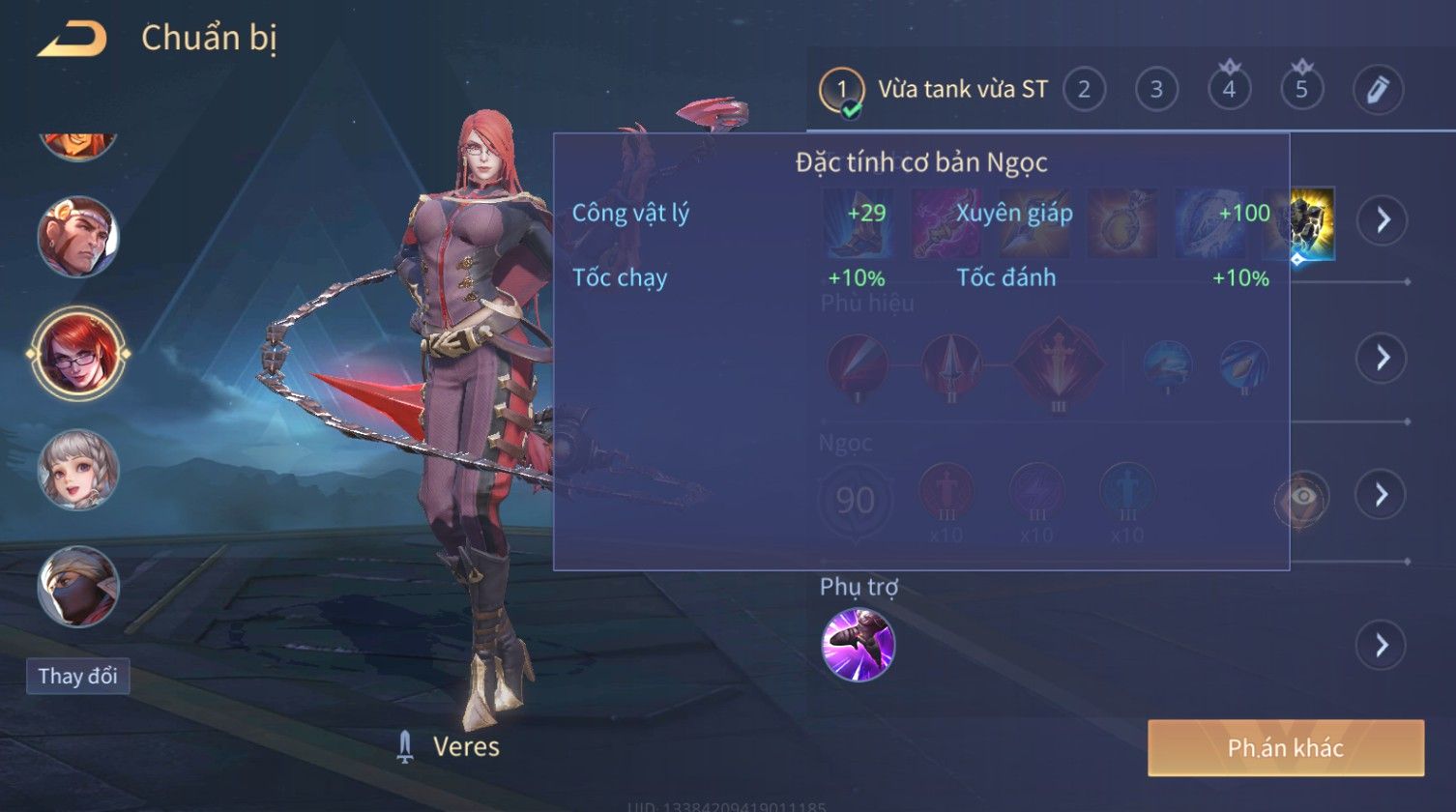
Task: Select loadout 1 'Vừa tank vừa ST'
Action: 934,90
